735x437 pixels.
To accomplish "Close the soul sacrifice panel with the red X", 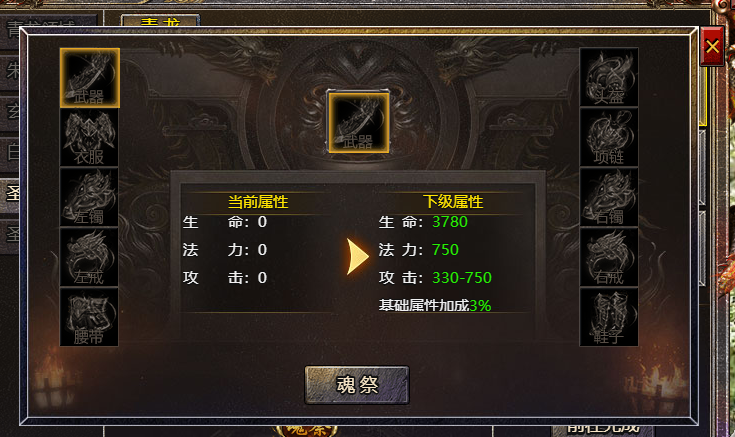I will click(x=712, y=47).
